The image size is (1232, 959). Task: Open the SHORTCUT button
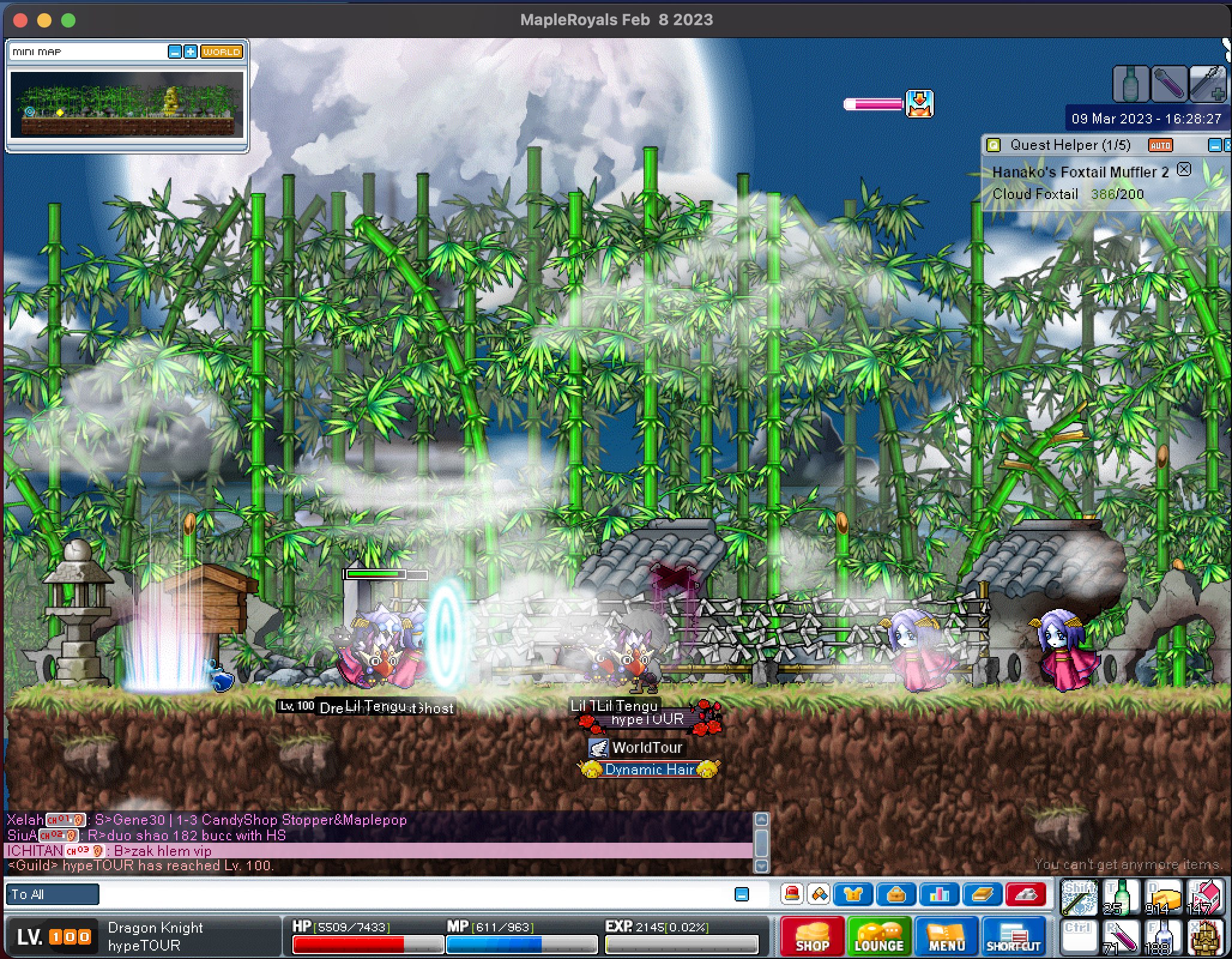tap(1013, 936)
